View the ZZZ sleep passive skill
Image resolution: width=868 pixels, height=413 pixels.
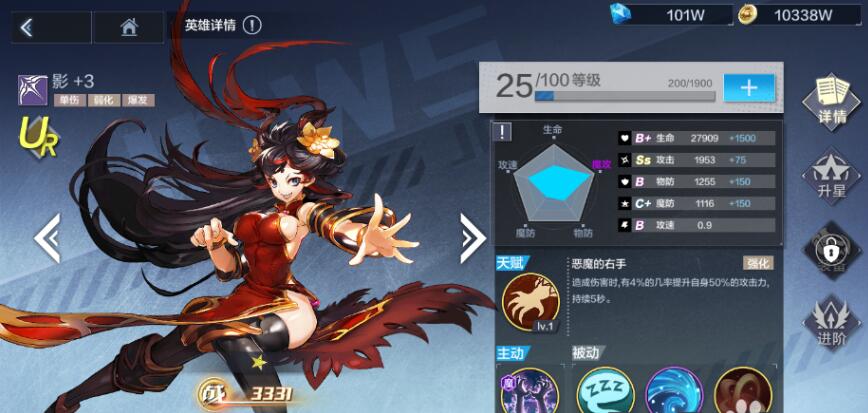pos(605,392)
